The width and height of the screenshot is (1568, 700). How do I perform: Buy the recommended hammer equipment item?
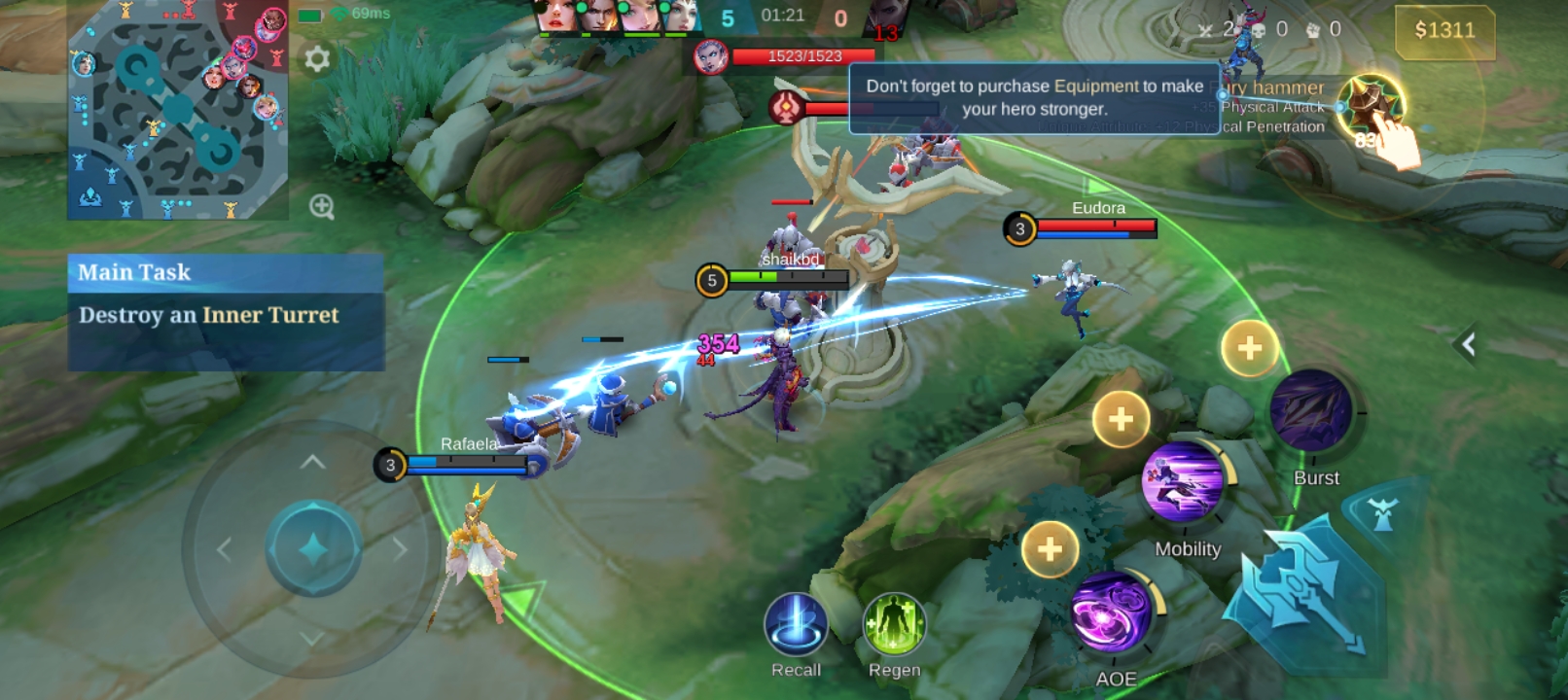[1371, 106]
